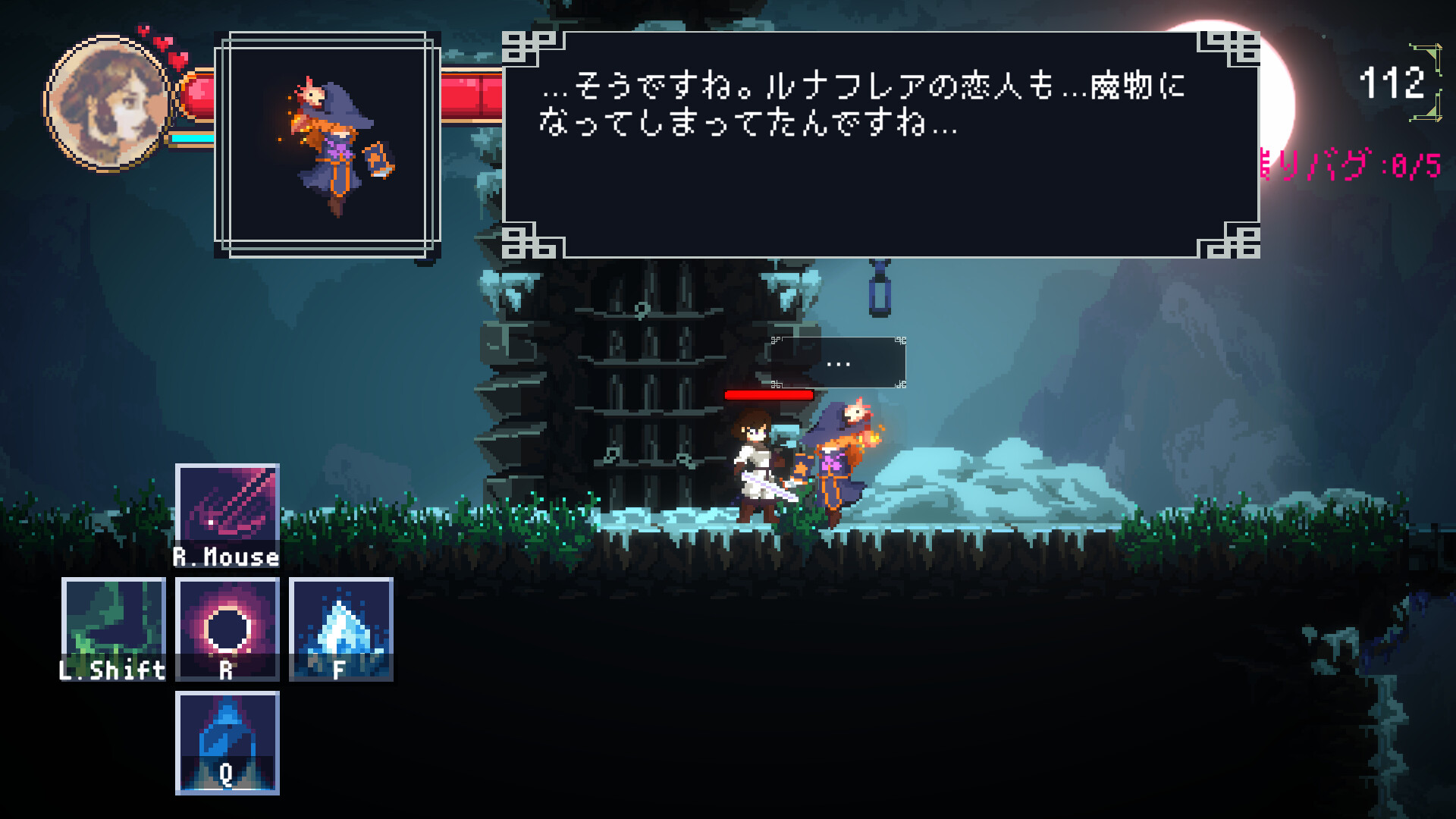Cast the blue cloak ability bound to Q
Viewport: 1456px width, 819px height.
pos(226,746)
